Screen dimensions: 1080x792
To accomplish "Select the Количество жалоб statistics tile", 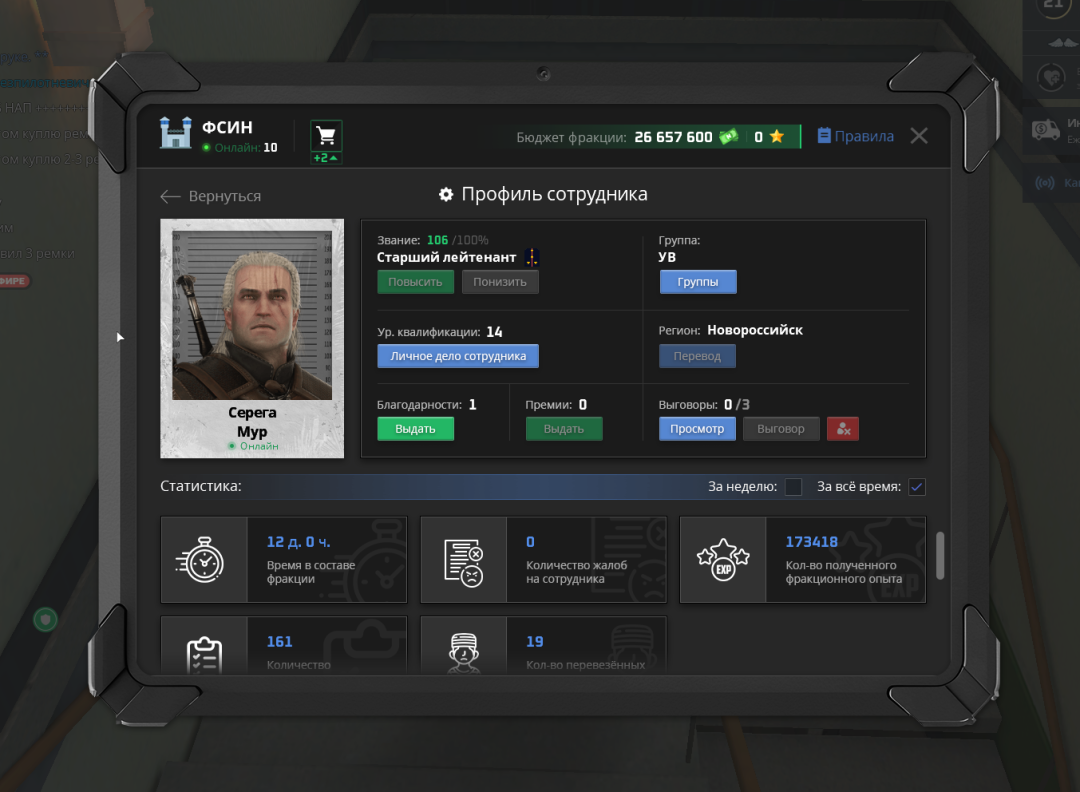I will (543, 560).
